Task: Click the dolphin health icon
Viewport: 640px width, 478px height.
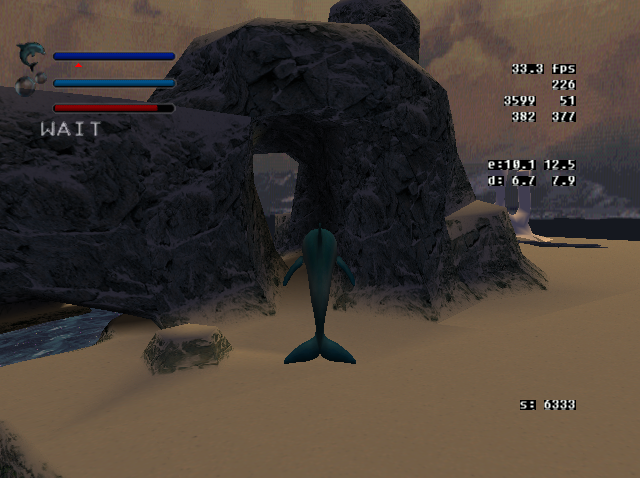Action: pos(31,52)
